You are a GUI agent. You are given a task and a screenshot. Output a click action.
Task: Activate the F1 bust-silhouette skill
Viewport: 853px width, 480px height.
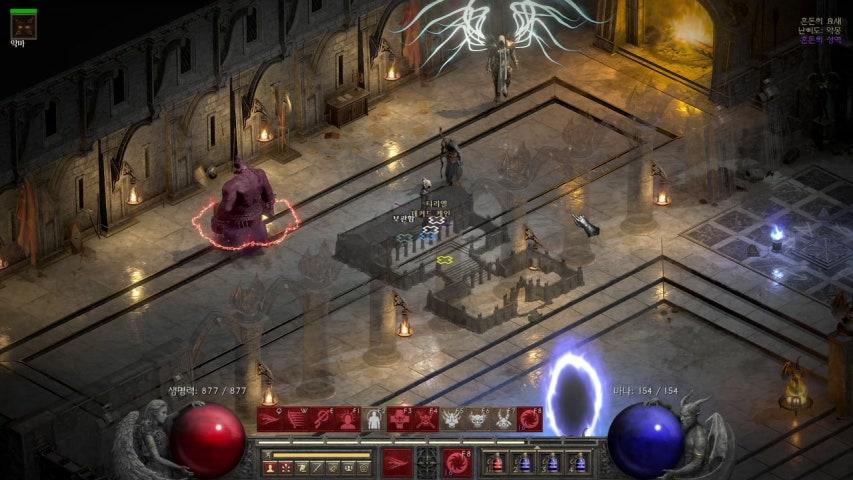(x=348, y=419)
